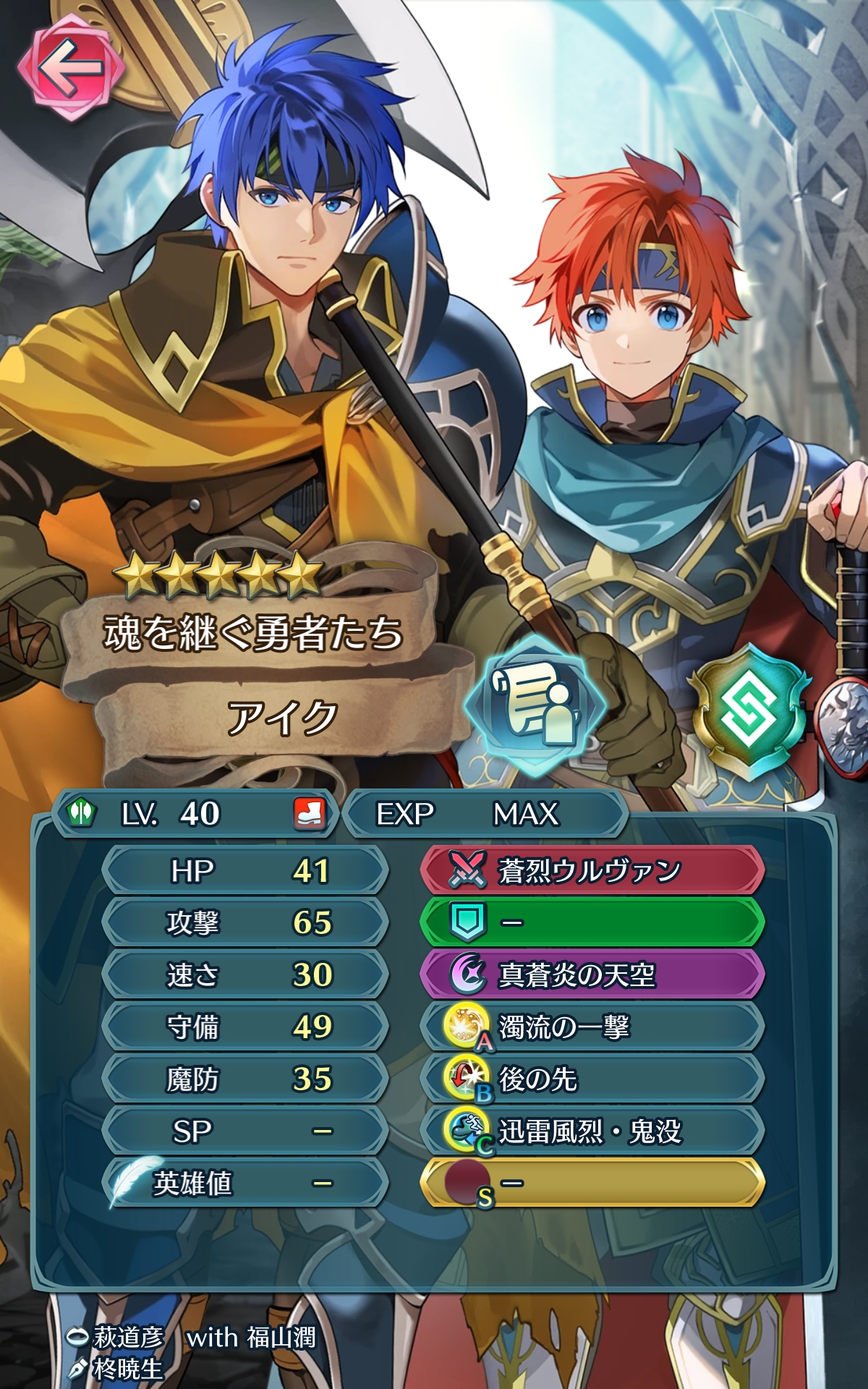Tap the HP stat row

pyautogui.click(x=244, y=870)
